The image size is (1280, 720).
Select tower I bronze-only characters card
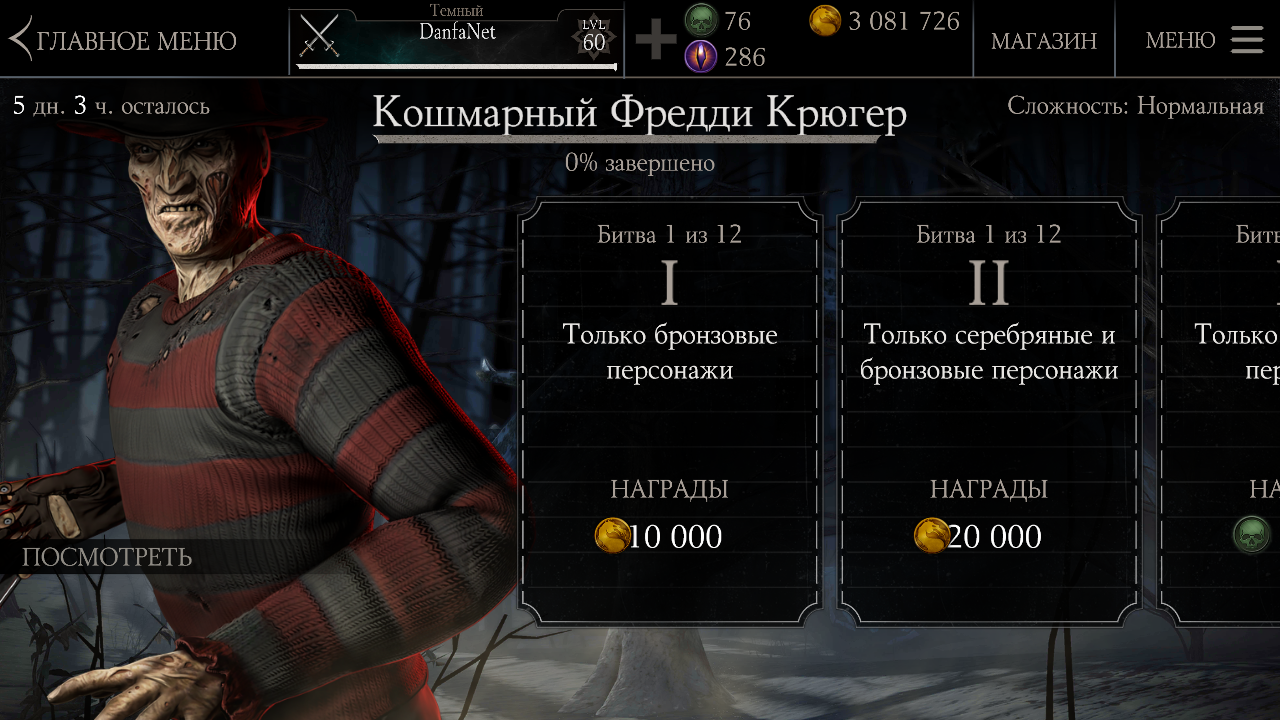click(669, 410)
